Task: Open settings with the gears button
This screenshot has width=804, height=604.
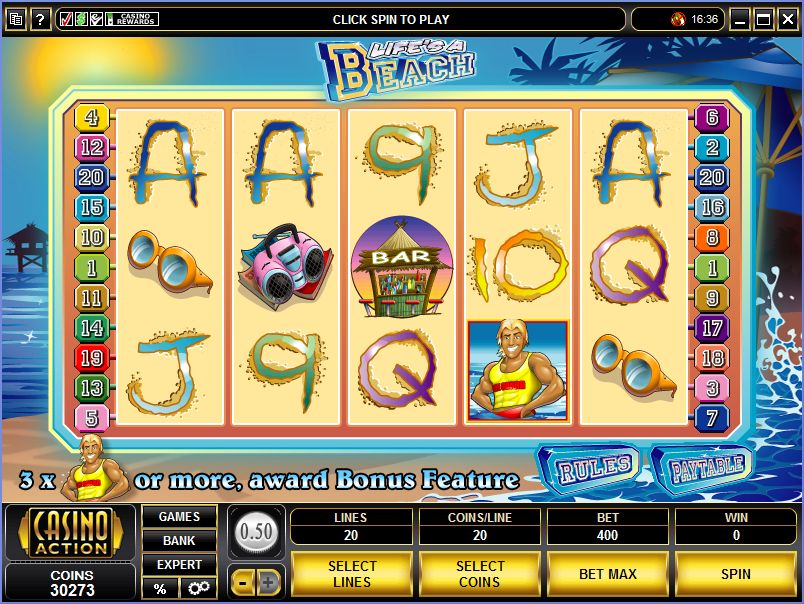Action: [198, 588]
